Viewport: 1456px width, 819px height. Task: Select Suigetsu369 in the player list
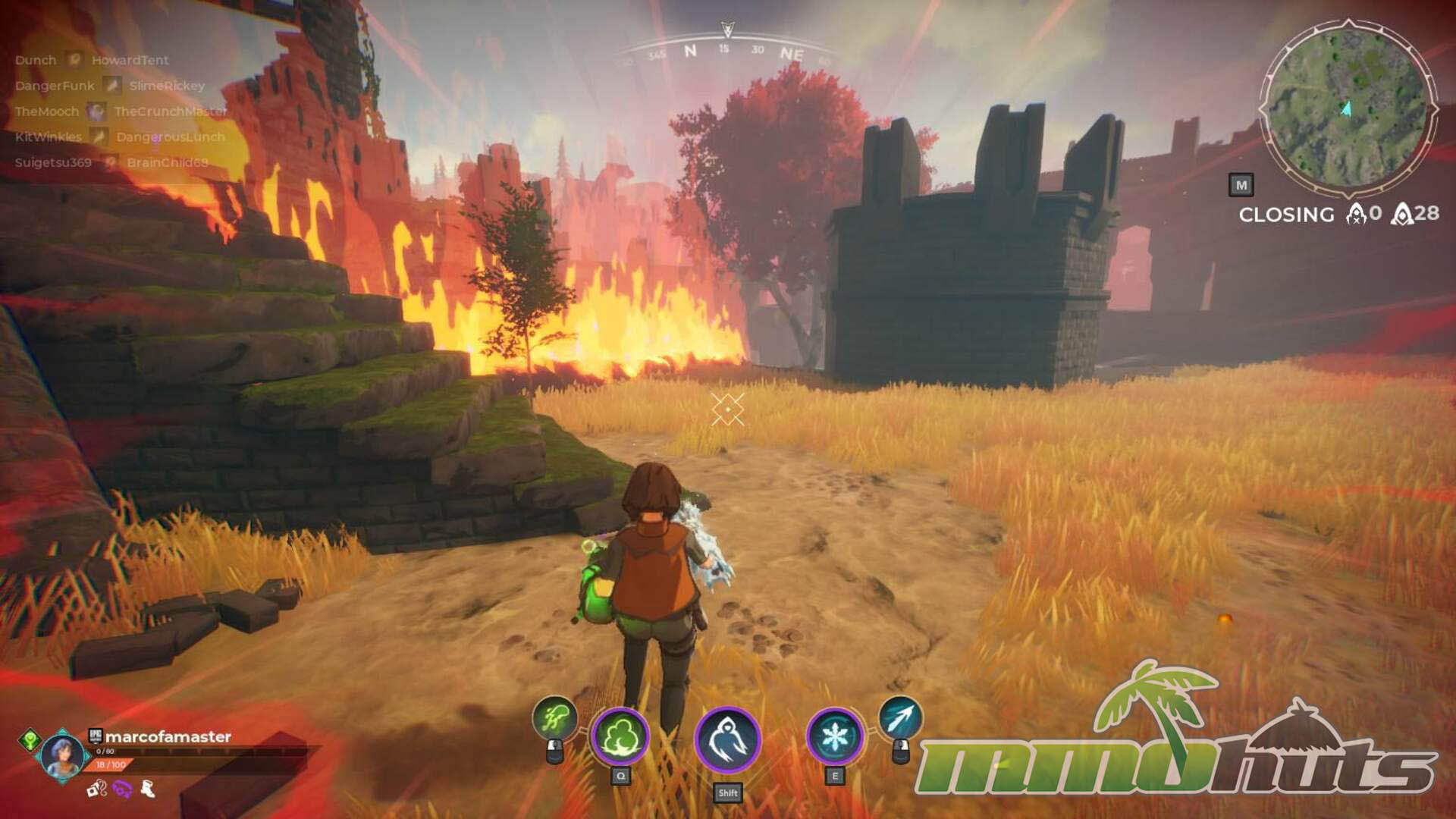coord(53,162)
